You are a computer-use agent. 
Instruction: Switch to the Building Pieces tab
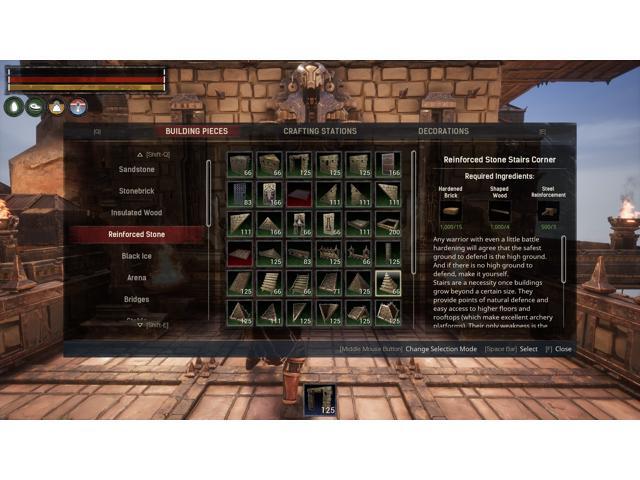(x=197, y=131)
